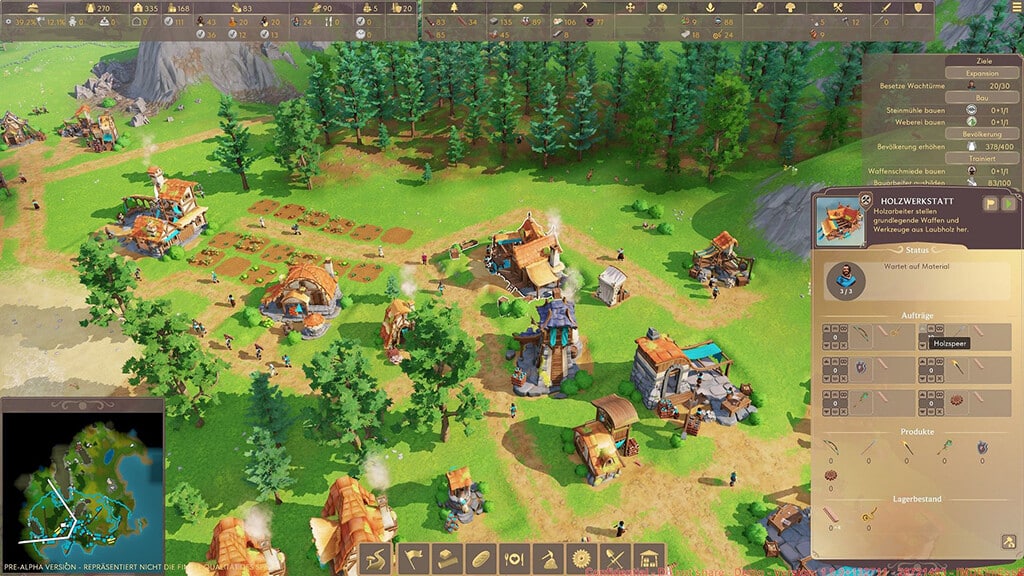Open the warehouse storage category
The height and width of the screenshot is (576, 1024).
click(649, 558)
